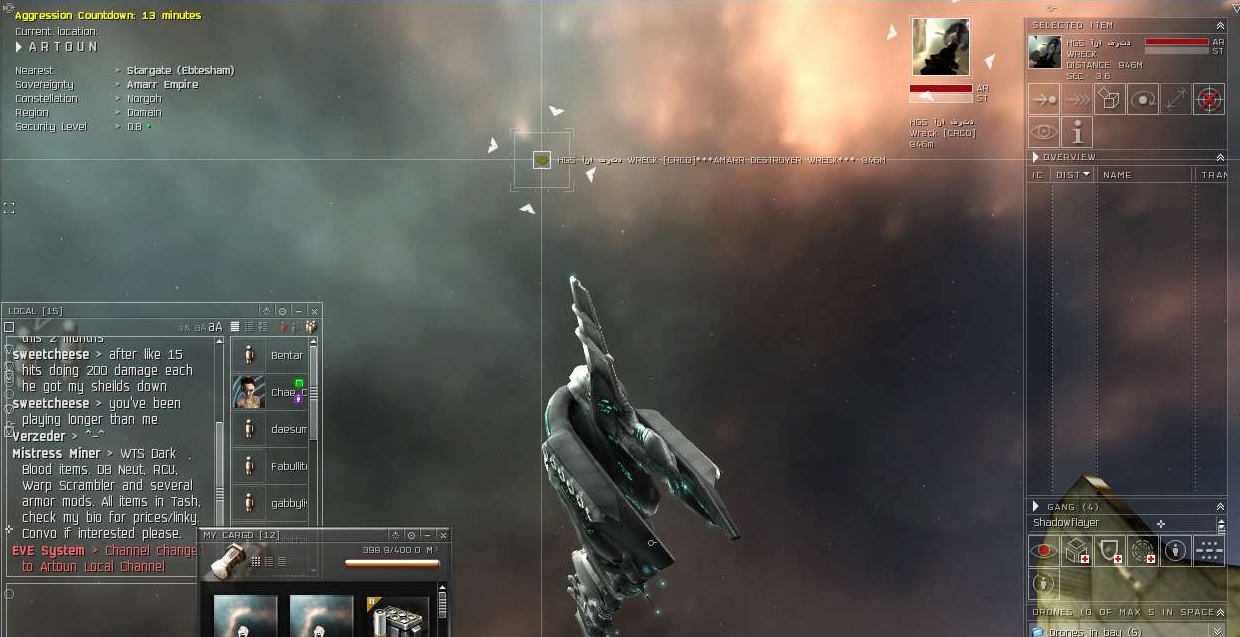Viewport: 1240px width, 637px height.
Task: Open the Artoun current location menu
Action: 19,47
